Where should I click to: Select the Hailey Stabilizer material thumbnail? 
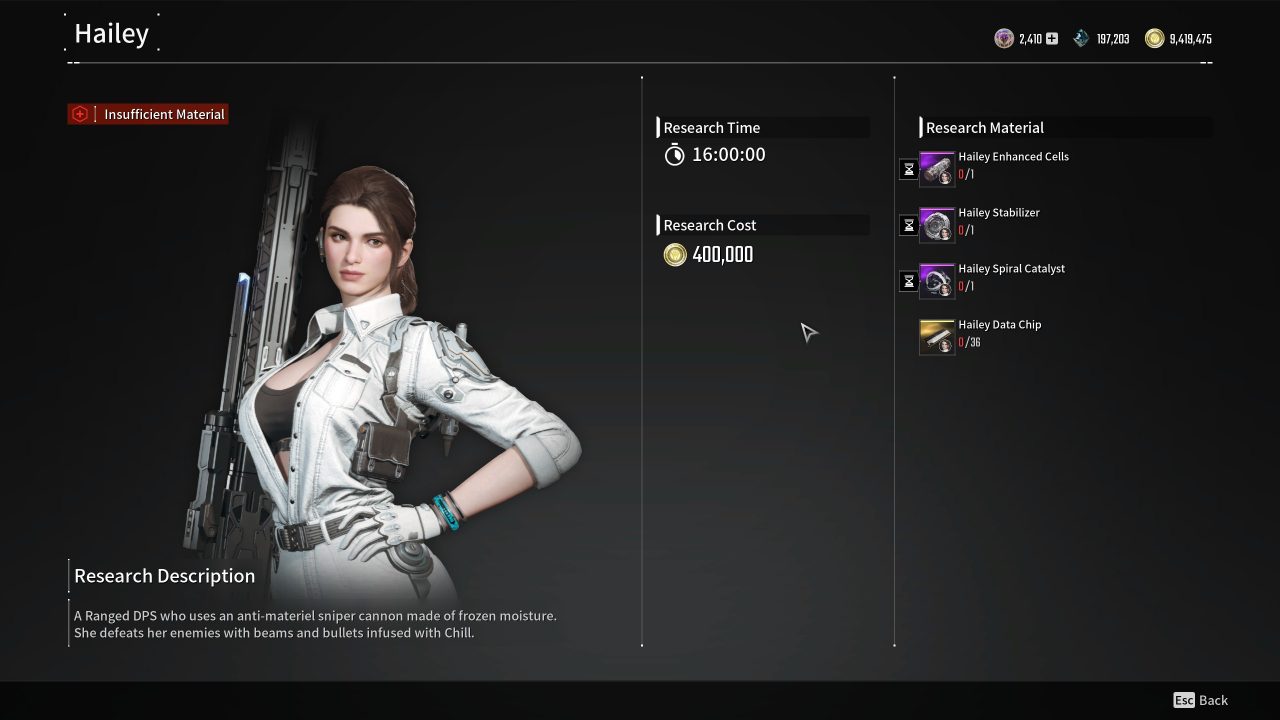937,225
